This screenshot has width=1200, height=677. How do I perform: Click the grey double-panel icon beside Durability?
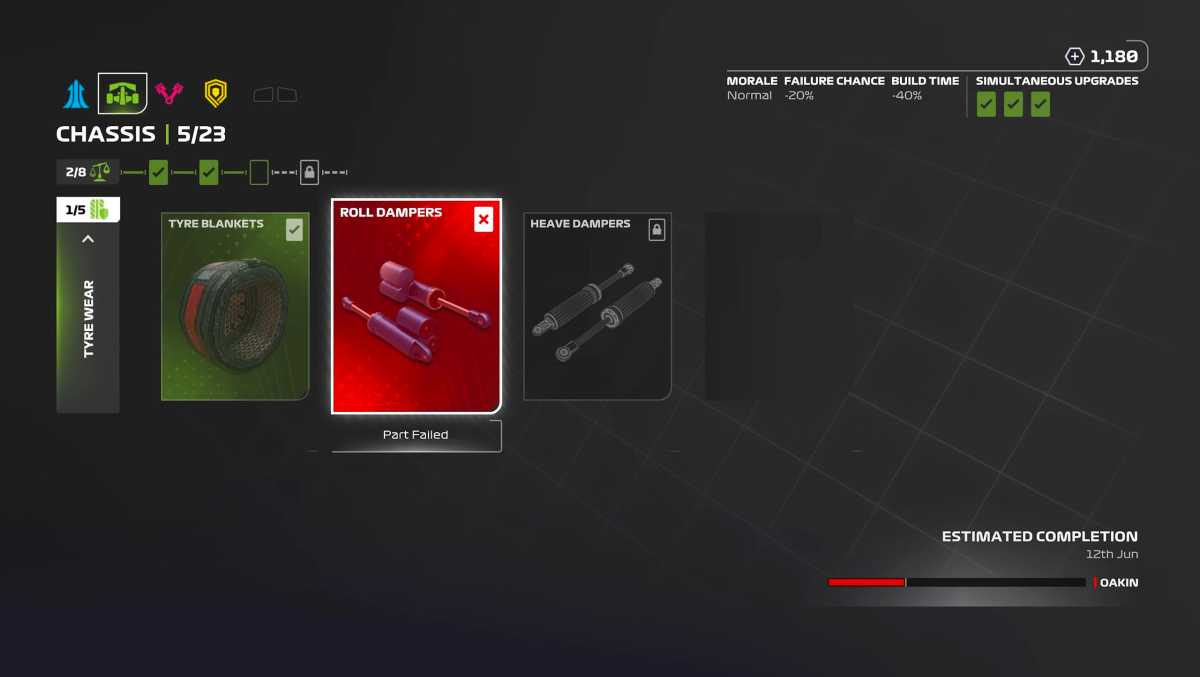tap(275, 95)
